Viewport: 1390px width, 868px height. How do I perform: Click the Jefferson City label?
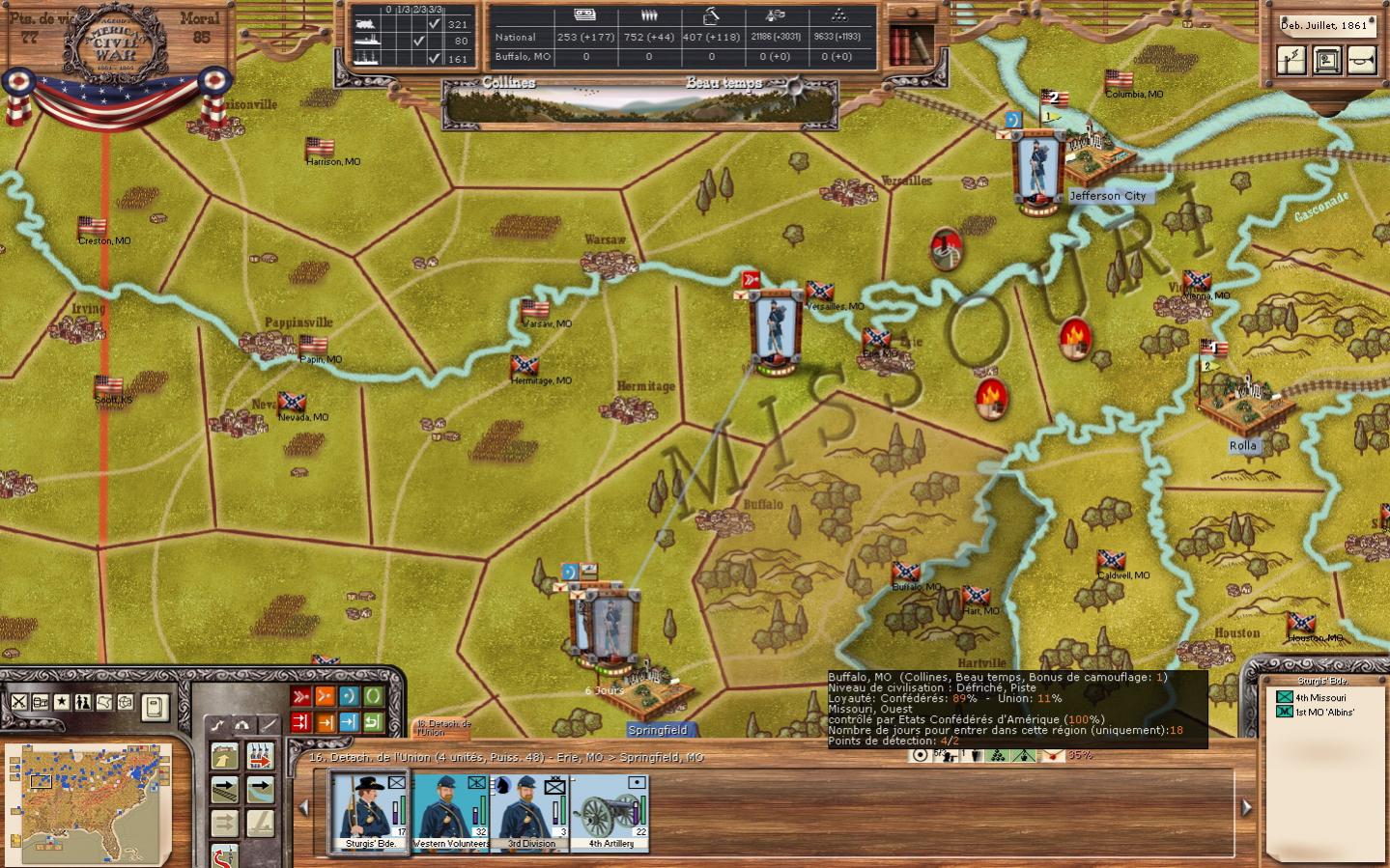[x=1109, y=195]
